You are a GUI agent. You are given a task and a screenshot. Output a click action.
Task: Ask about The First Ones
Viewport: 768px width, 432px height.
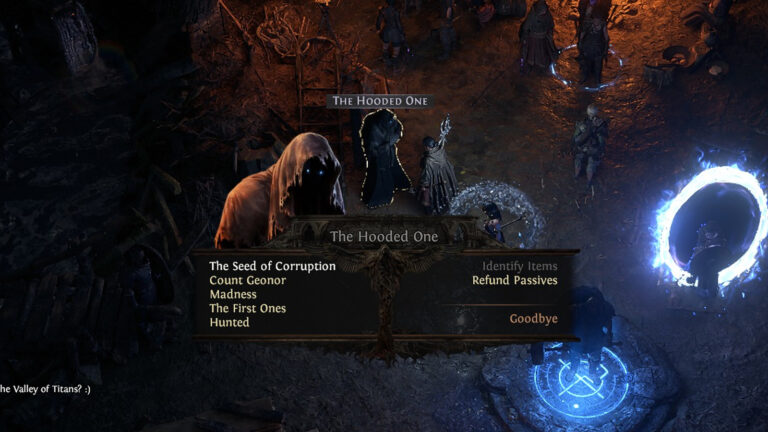tap(247, 308)
